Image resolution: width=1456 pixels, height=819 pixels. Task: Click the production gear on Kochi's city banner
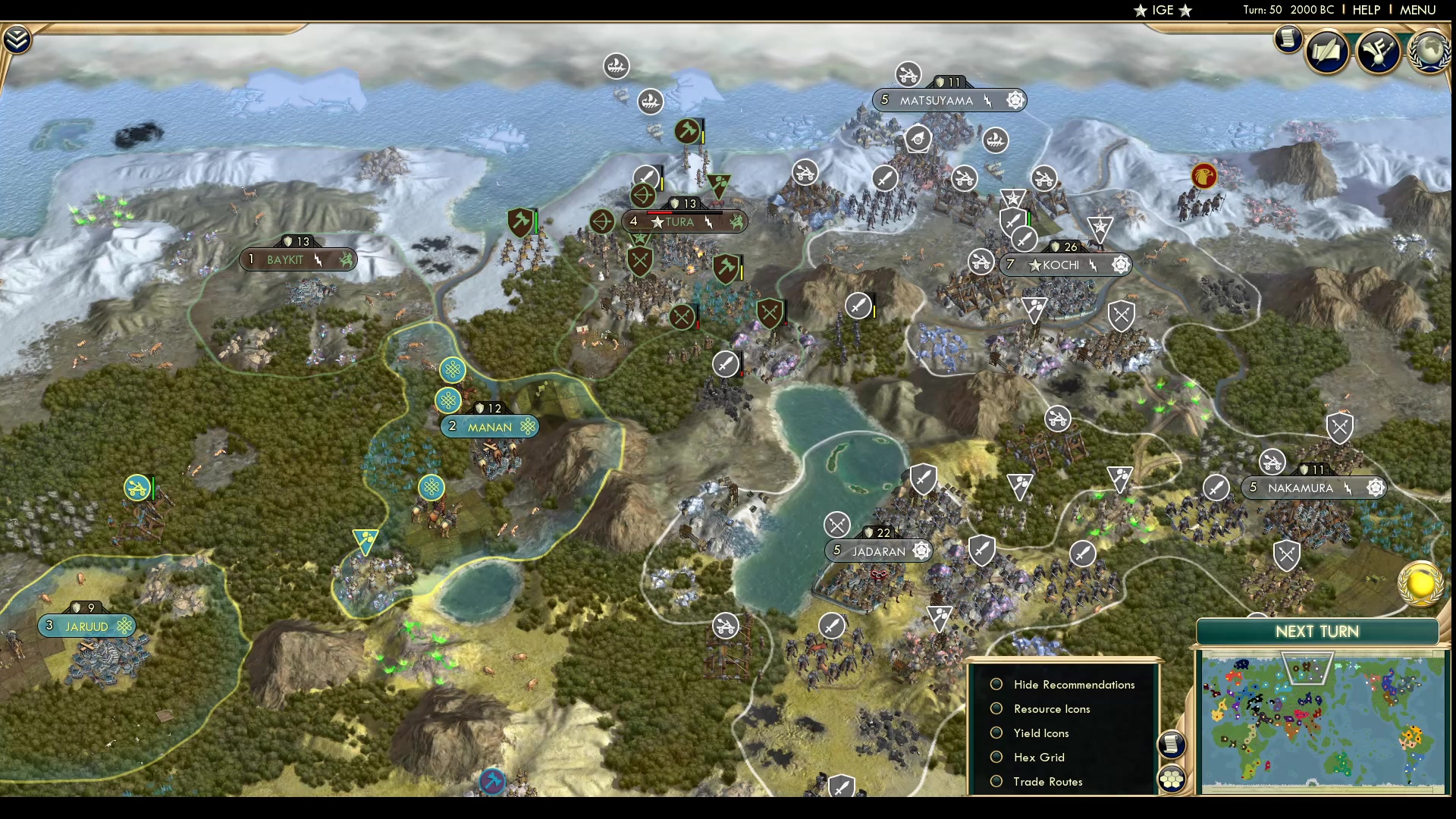pos(1120,264)
